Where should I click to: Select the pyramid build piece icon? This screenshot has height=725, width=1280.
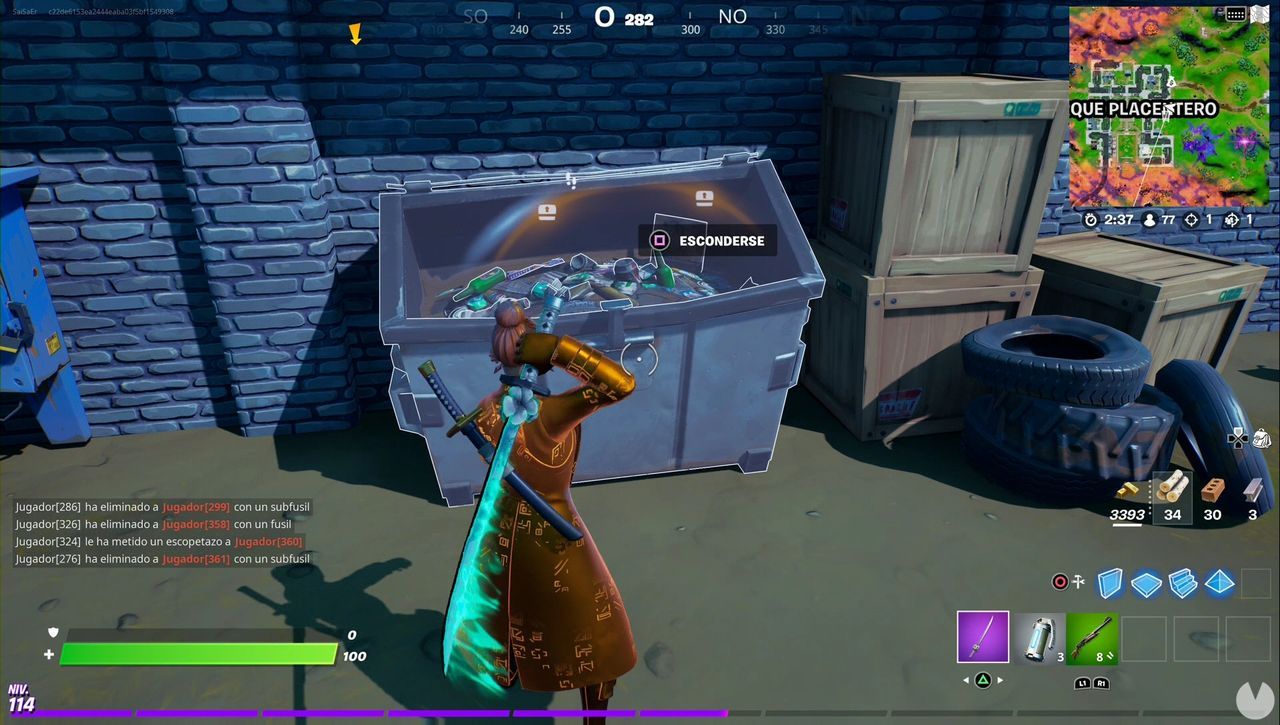[x=1218, y=583]
